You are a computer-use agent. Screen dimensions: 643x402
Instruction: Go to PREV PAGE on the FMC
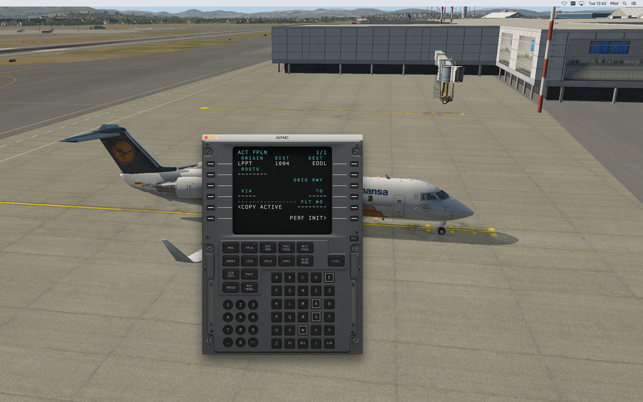287,248
